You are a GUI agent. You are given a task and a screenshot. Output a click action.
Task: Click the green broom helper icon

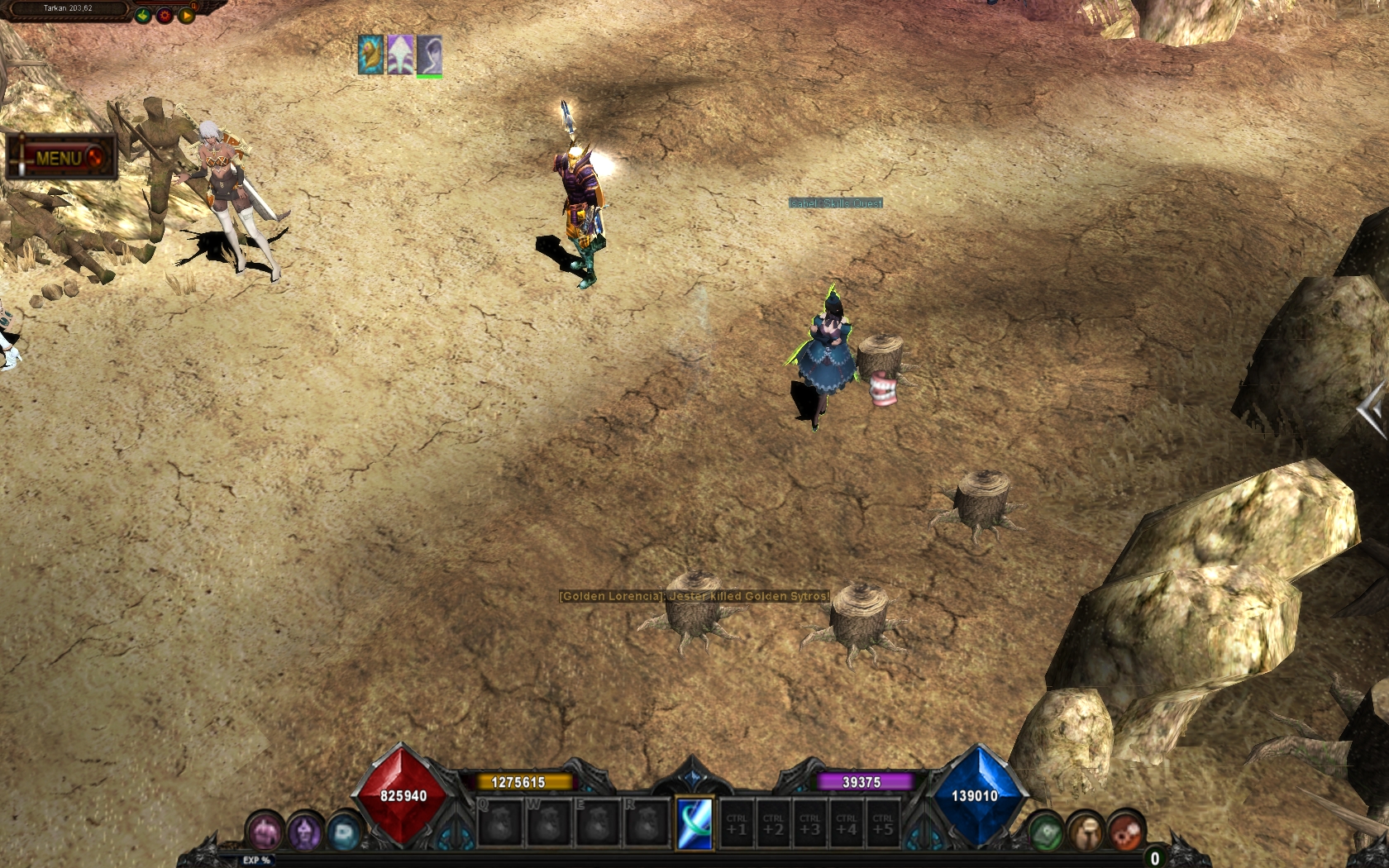pyautogui.click(x=143, y=15)
